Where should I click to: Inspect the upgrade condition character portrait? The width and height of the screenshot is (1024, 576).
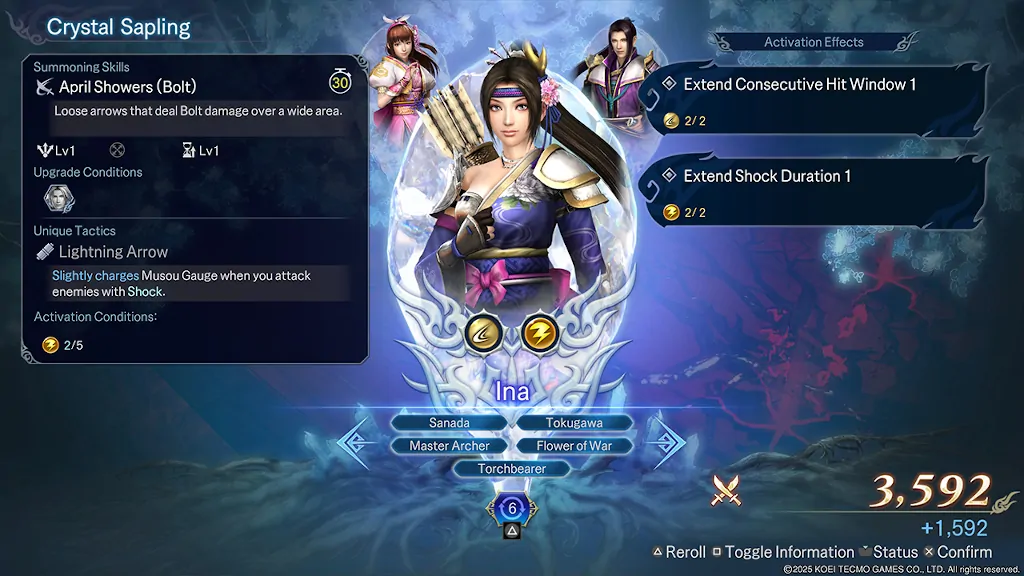point(57,198)
